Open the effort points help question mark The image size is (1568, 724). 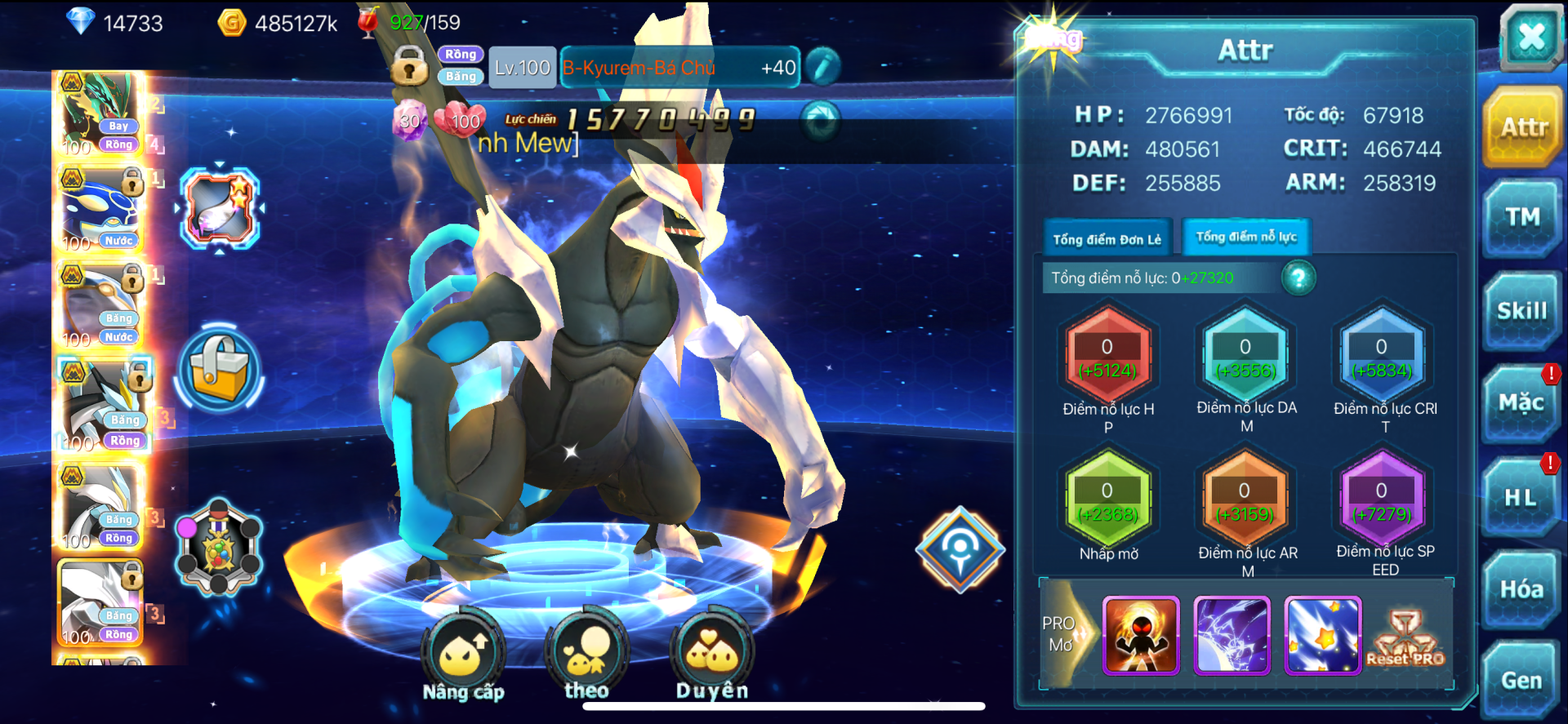1298,278
